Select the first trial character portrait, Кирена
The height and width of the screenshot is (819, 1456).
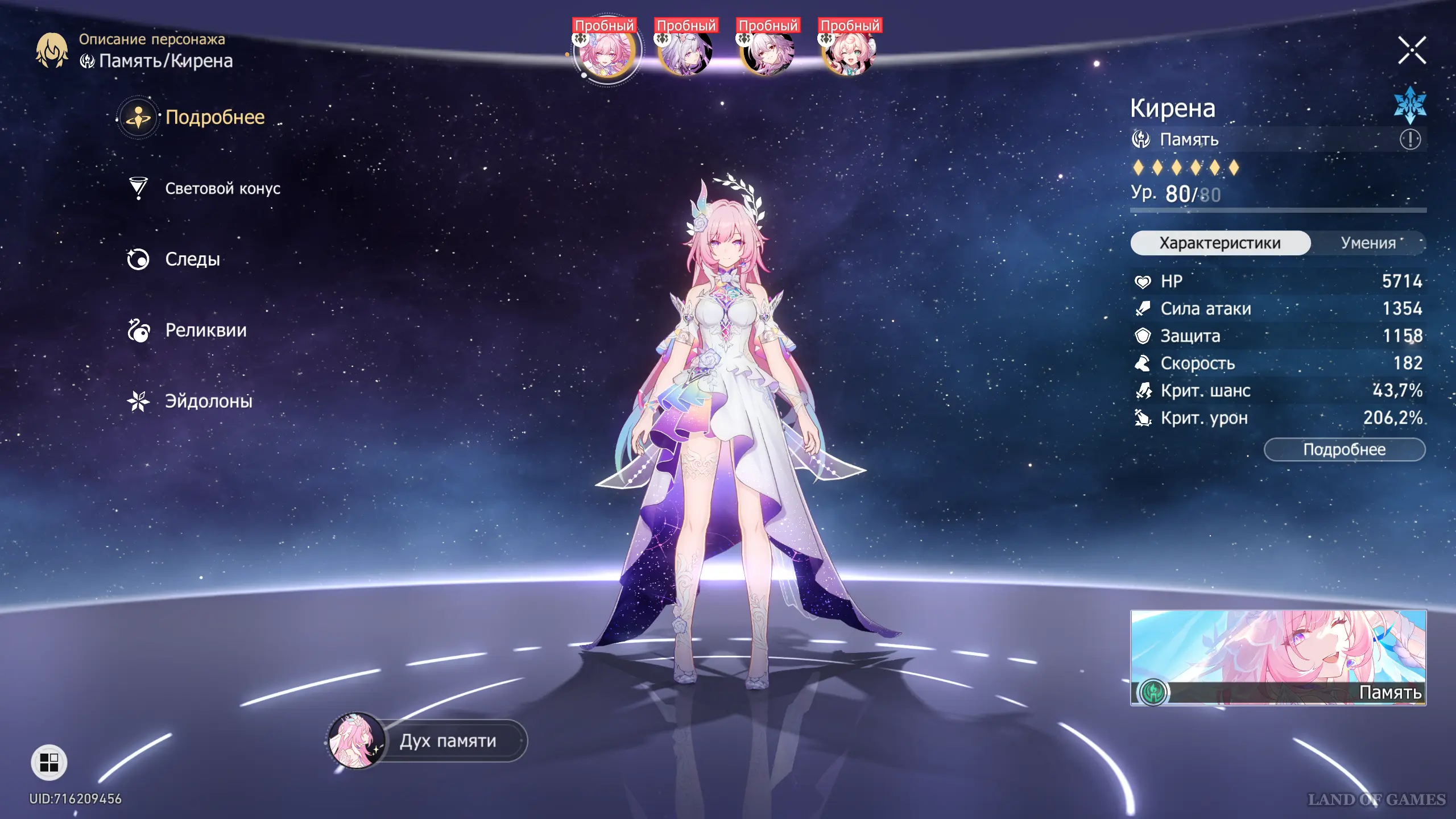[x=606, y=52]
